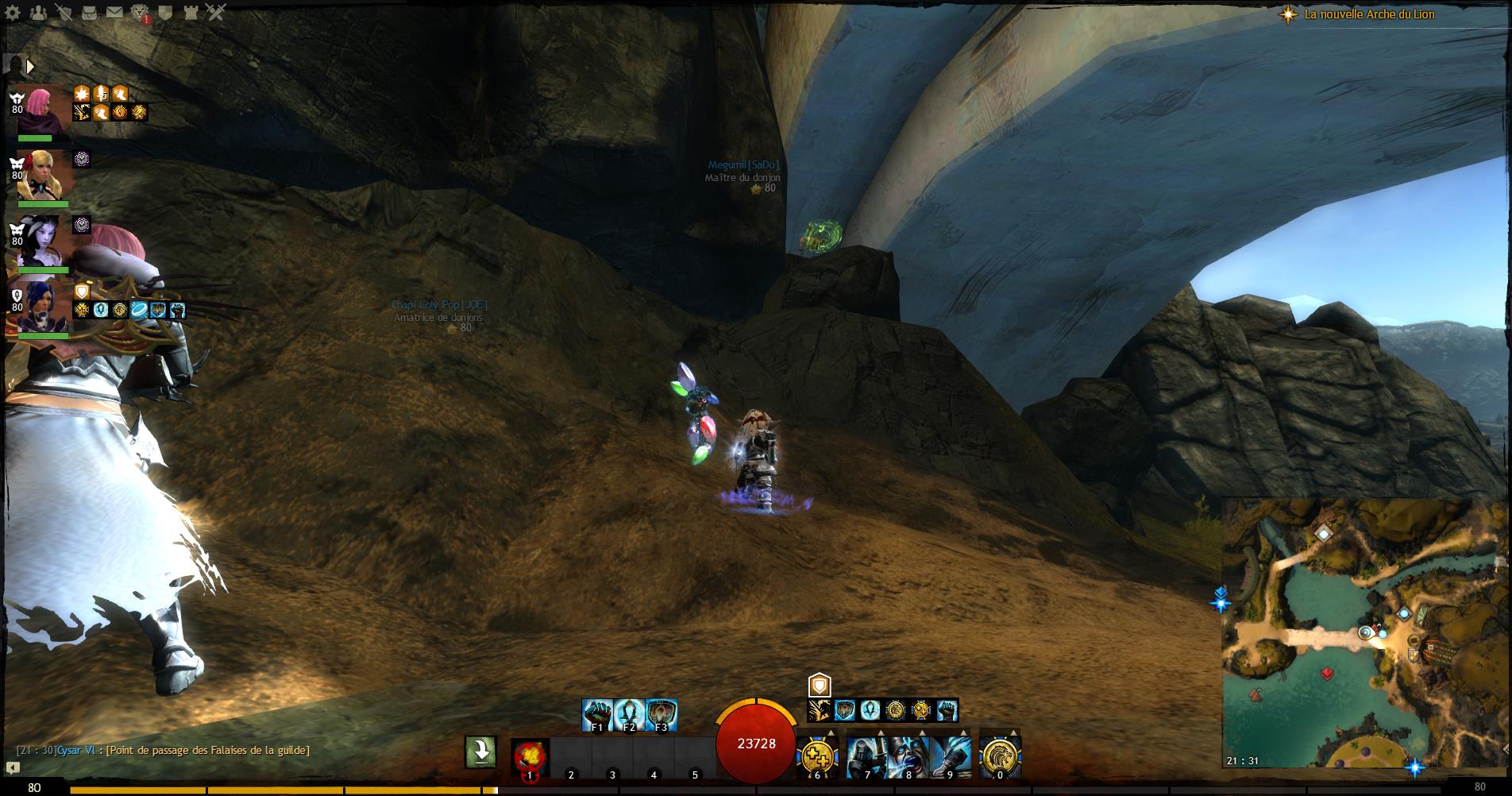Open the PvP crossed swords icon

pyautogui.click(x=216, y=12)
